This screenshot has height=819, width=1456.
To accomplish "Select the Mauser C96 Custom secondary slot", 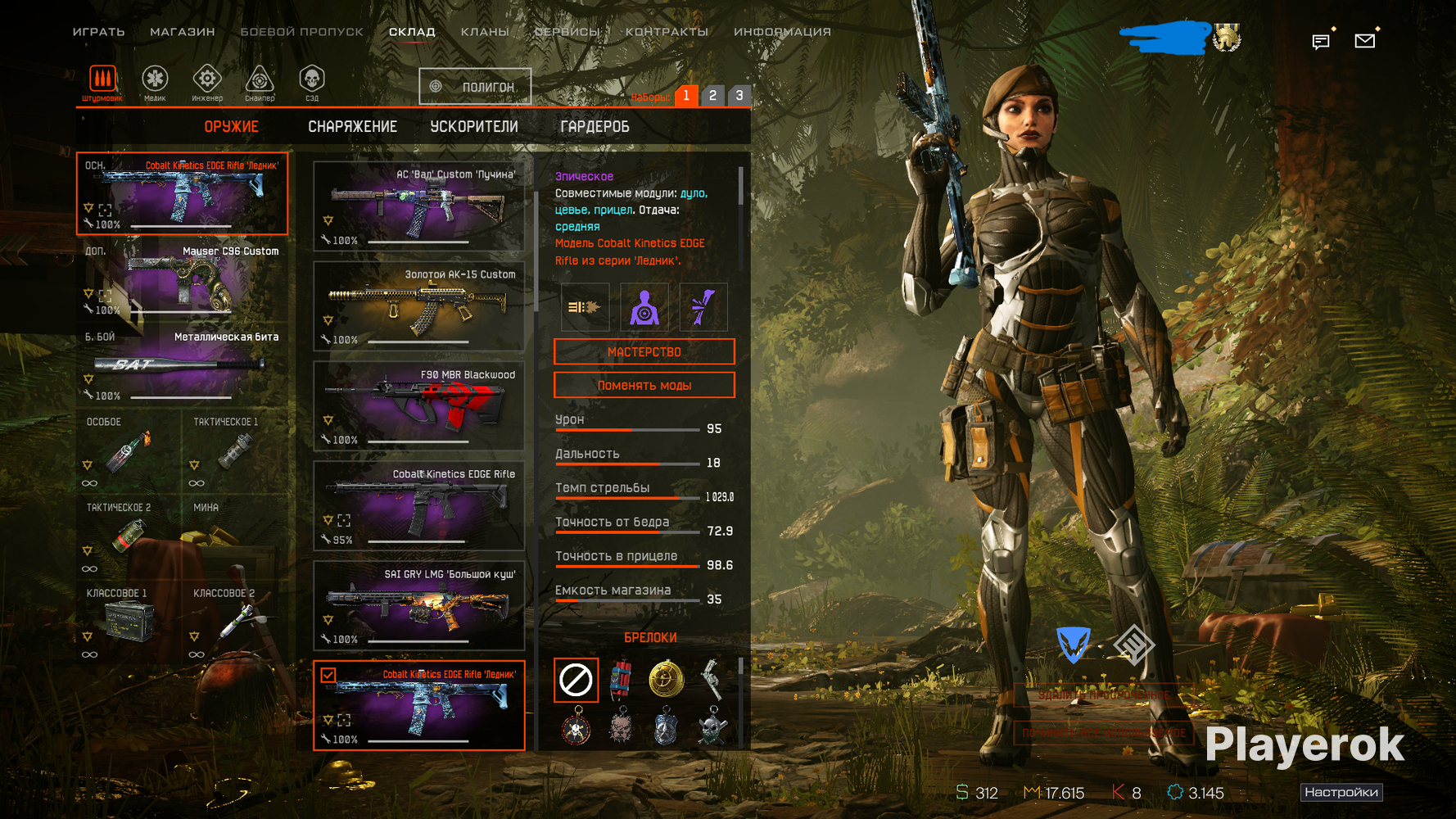I will (x=183, y=279).
